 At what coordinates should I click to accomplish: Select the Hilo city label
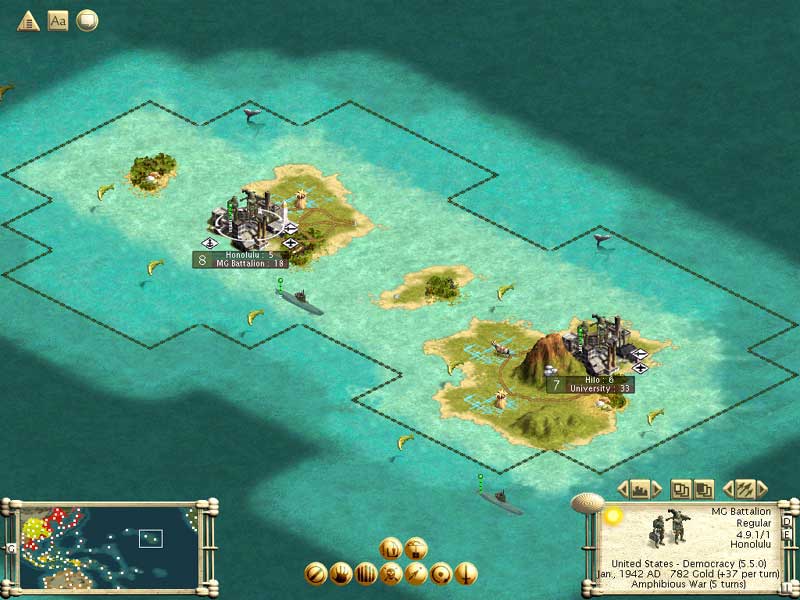click(596, 384)
